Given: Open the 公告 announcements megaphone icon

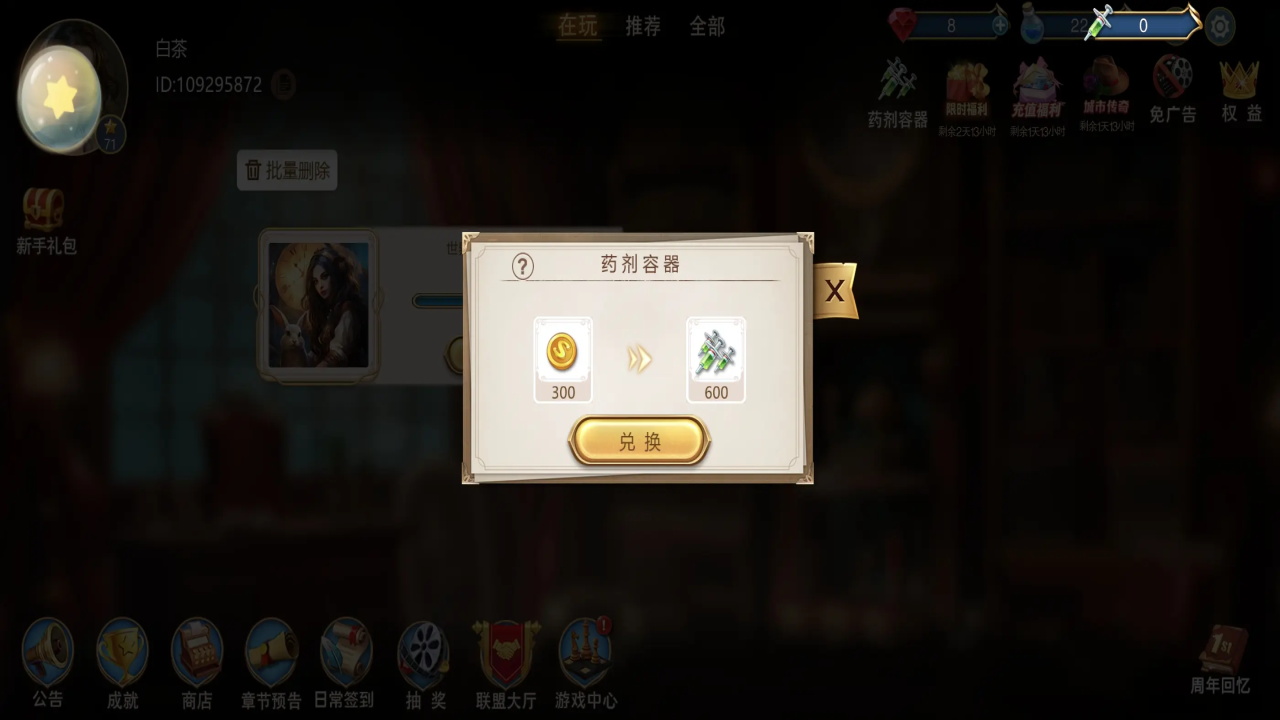Looking at the screenshot, I should (x=47, y=650).
